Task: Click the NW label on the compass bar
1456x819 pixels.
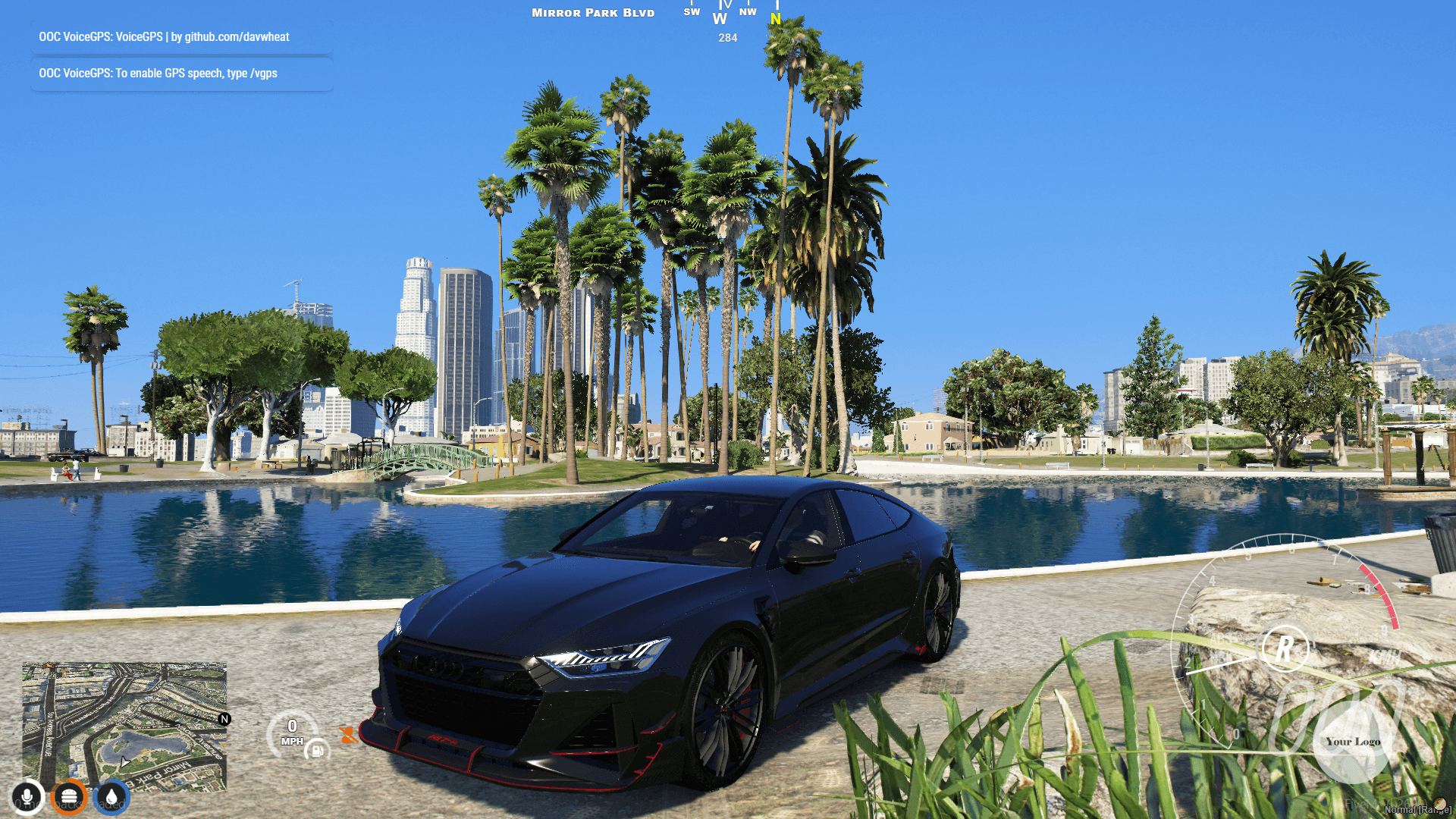Action: tap(748, 11)
